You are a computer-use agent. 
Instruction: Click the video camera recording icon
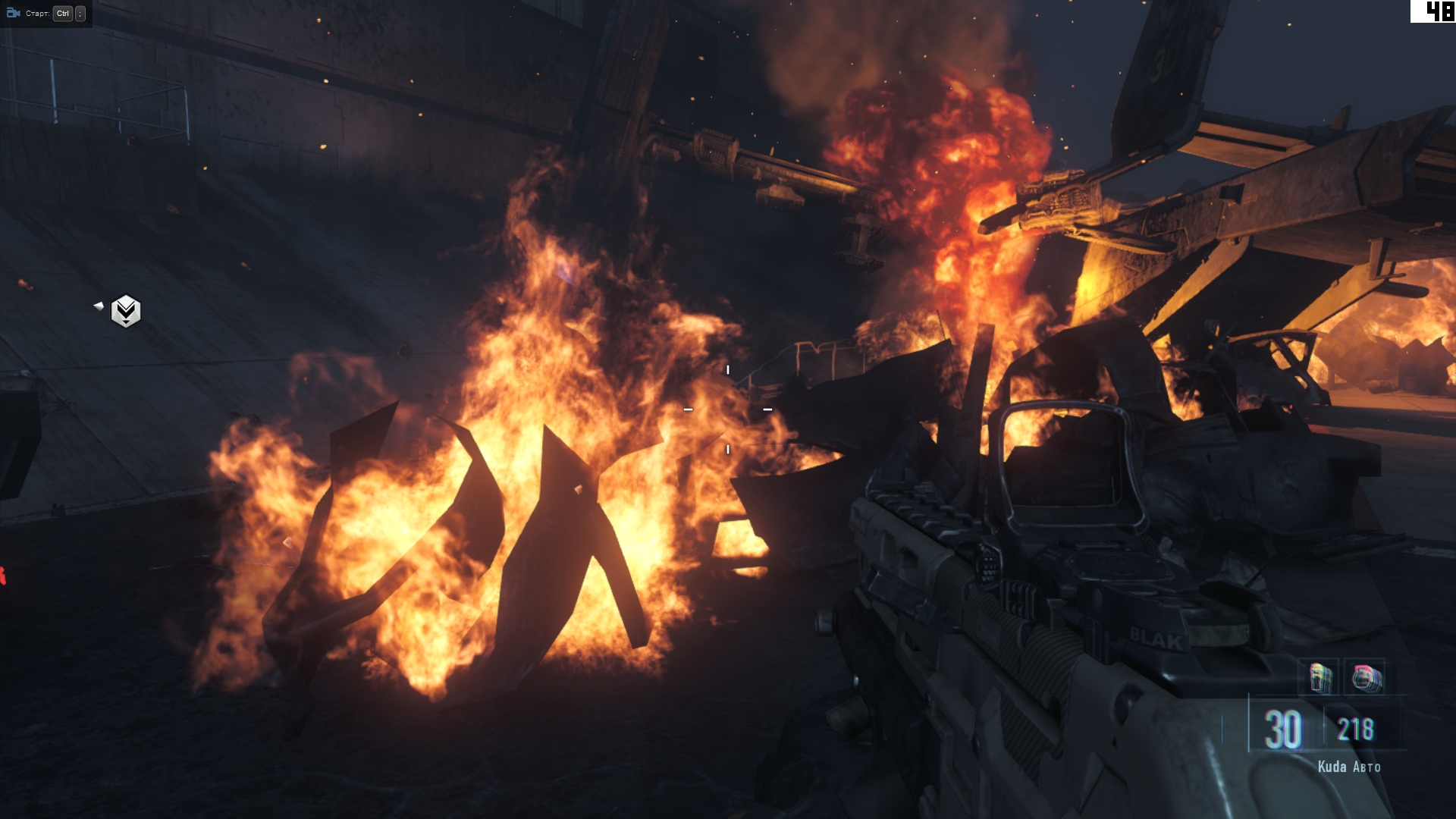13,13
